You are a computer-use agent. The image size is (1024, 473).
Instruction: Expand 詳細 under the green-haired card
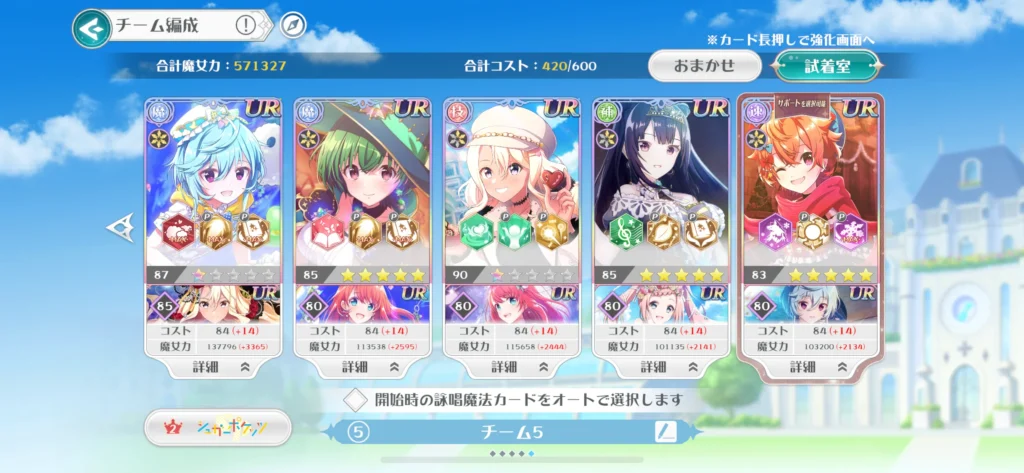click(362, 367)
